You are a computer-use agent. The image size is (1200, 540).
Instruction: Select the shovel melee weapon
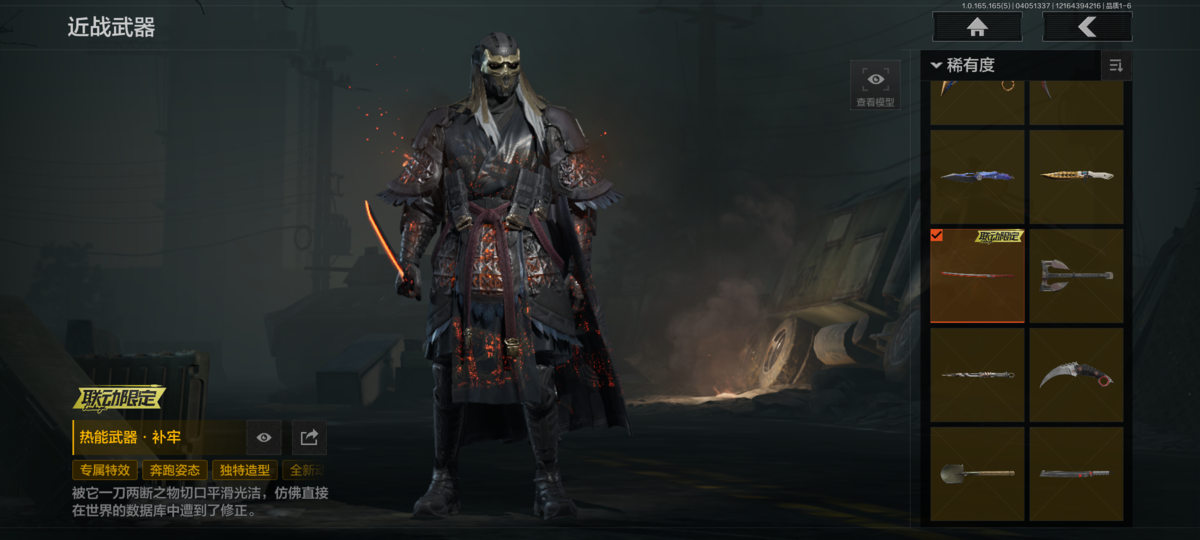coord(977,473)
